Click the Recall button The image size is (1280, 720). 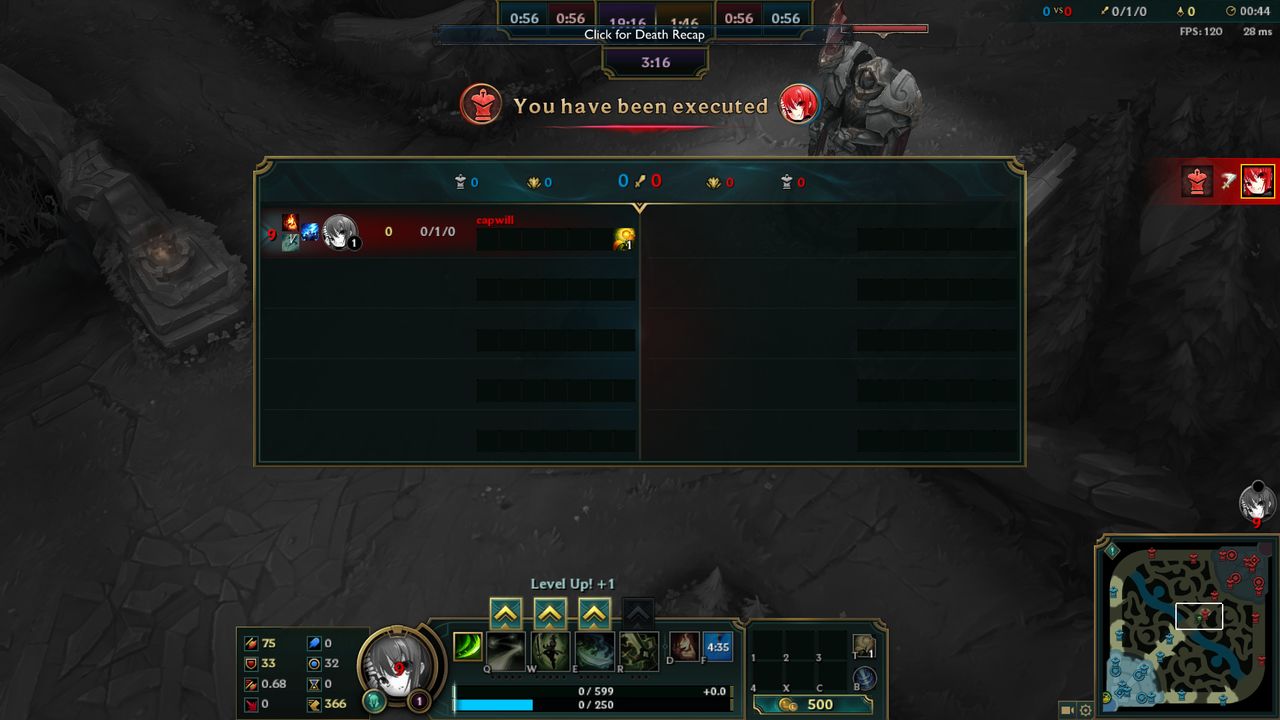(864, 679)
